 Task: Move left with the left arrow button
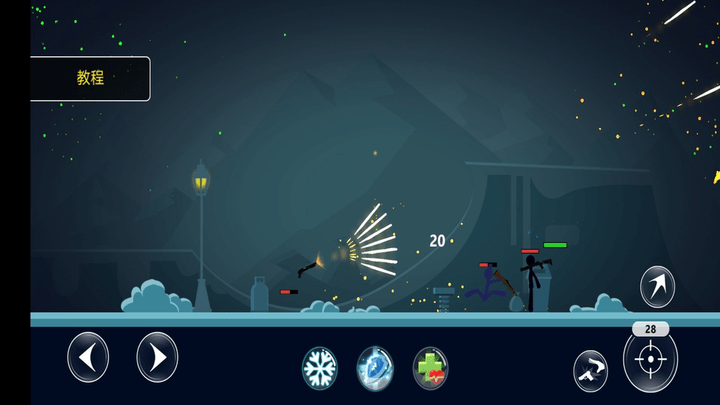click(88, 357)
